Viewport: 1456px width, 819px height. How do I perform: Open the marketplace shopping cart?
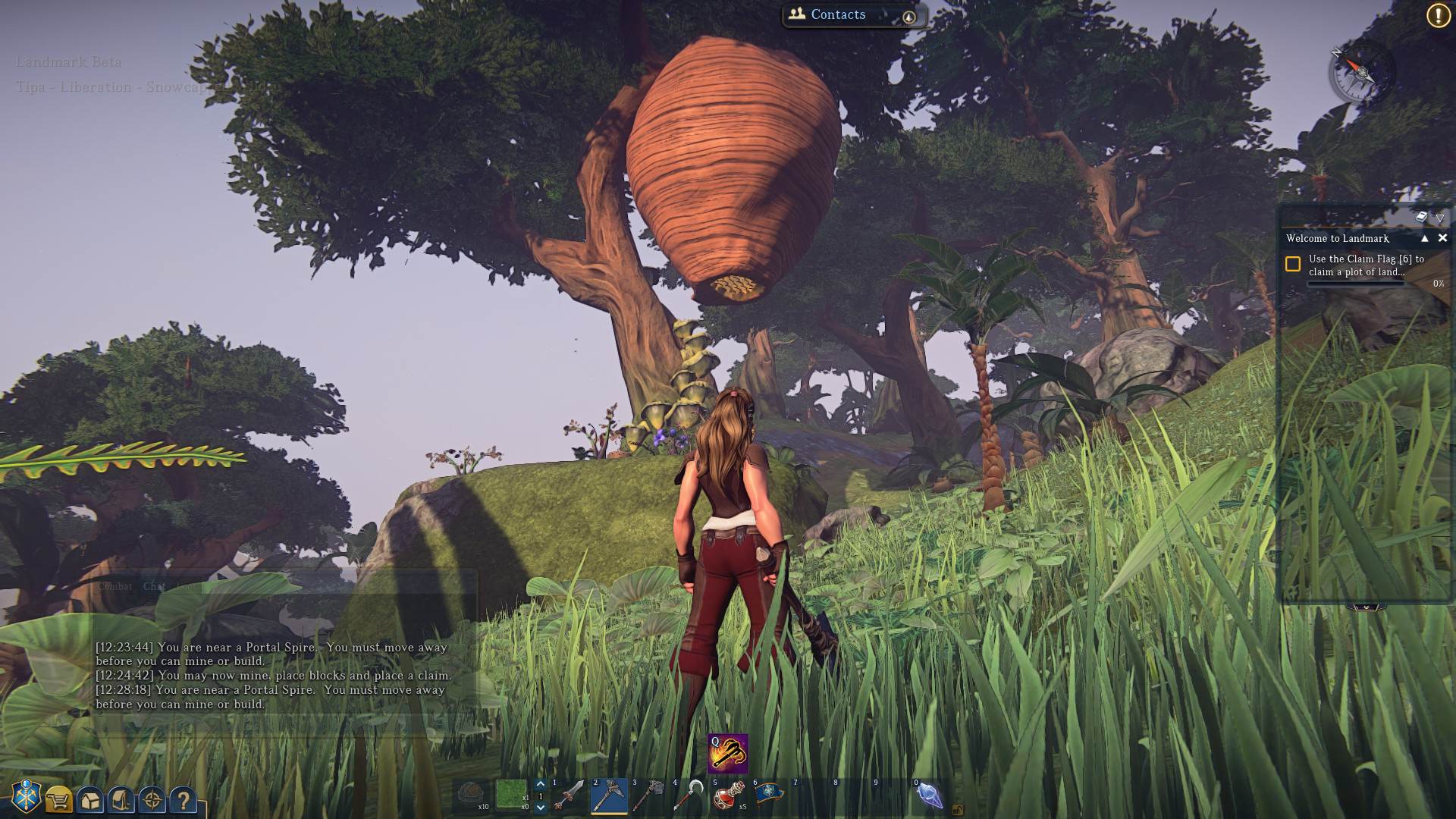(x=58, y=799)
